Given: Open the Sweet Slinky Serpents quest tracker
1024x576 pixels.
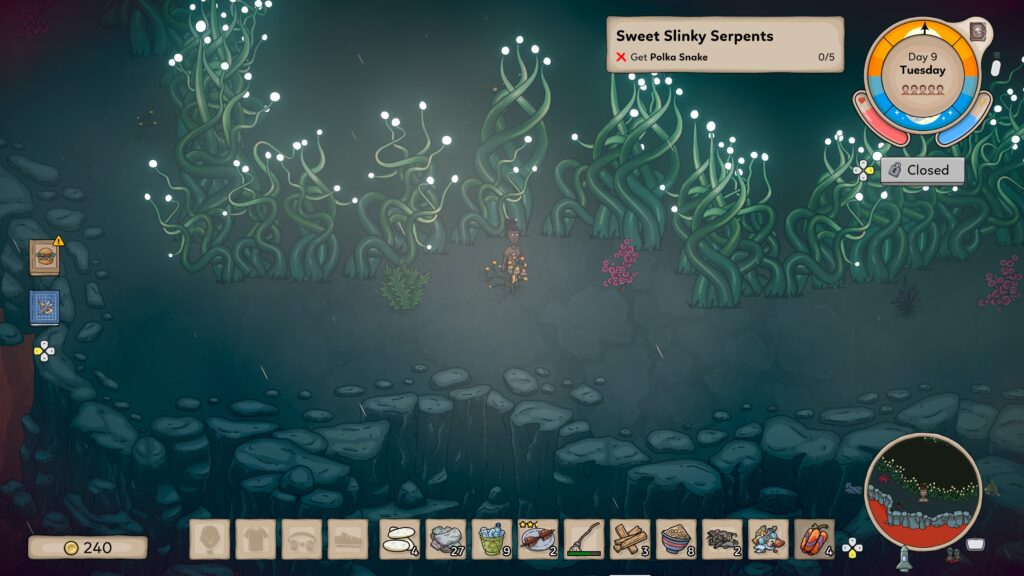Looking at the screenshot, I should pyautogui.click(x=724, y=45).
